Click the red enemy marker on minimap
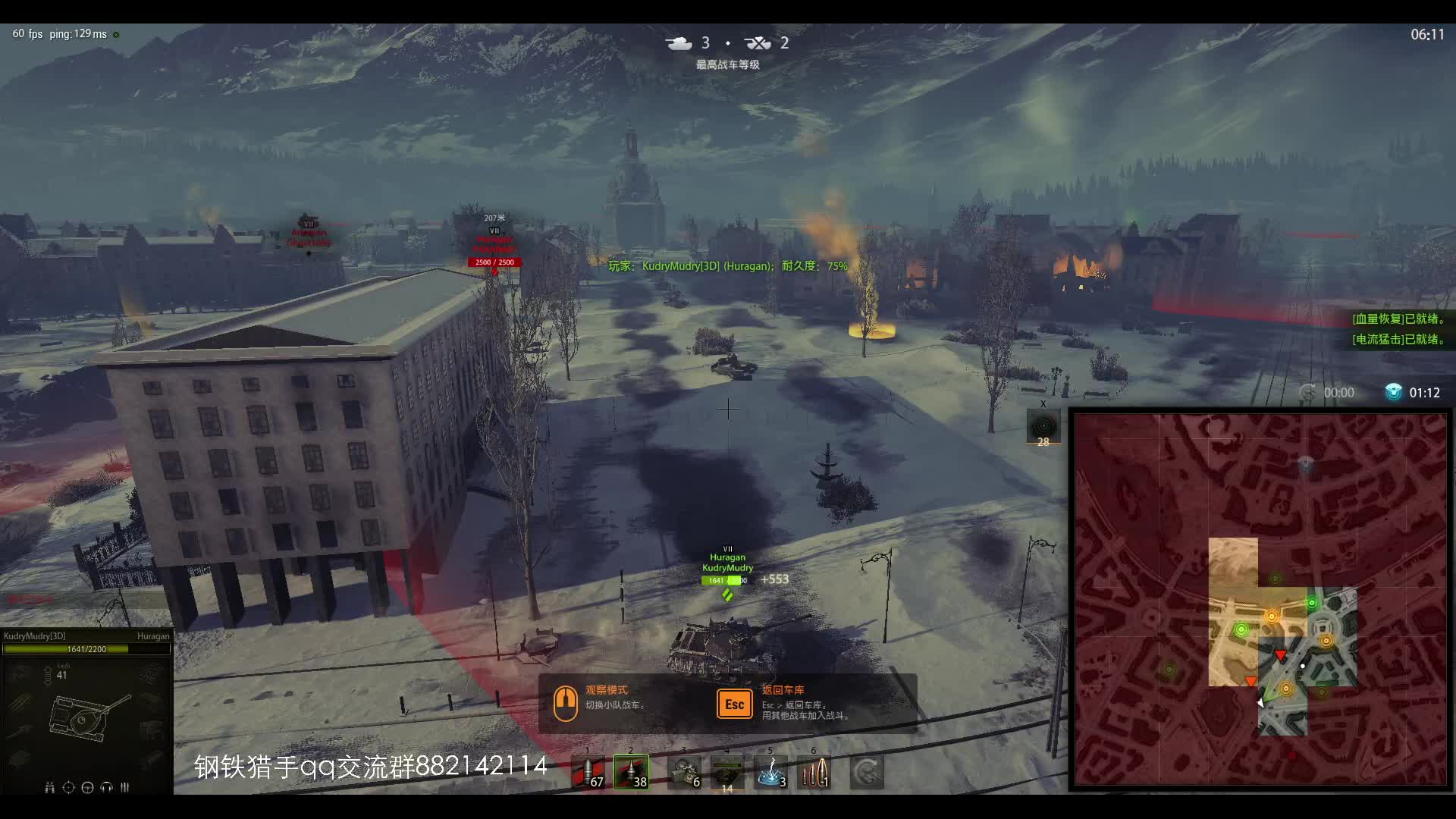Viewport: 1456px width, 819px height. point(1280,654)
